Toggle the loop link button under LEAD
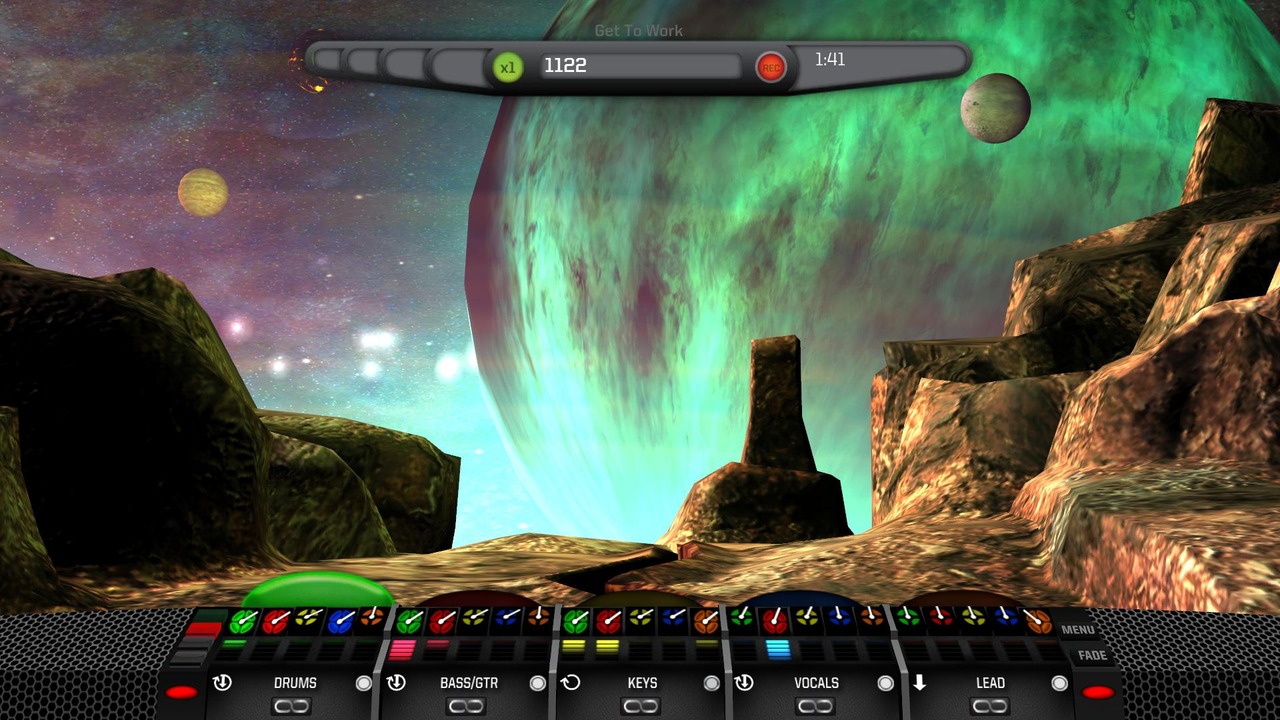The width and height of the screenshot is (1280, 720). coord(988,707)
